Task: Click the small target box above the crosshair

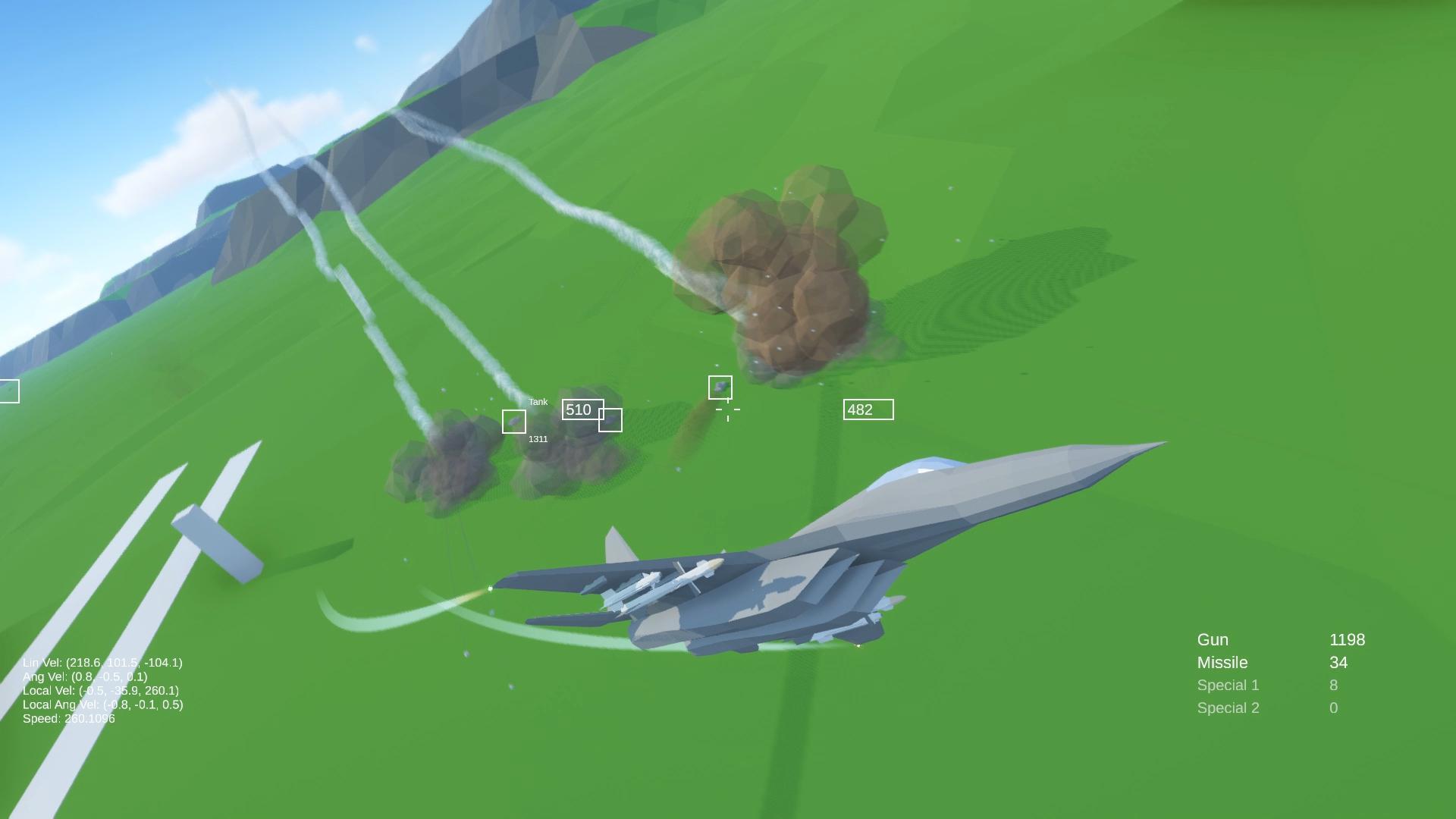Action: click(x=720, y=388)
